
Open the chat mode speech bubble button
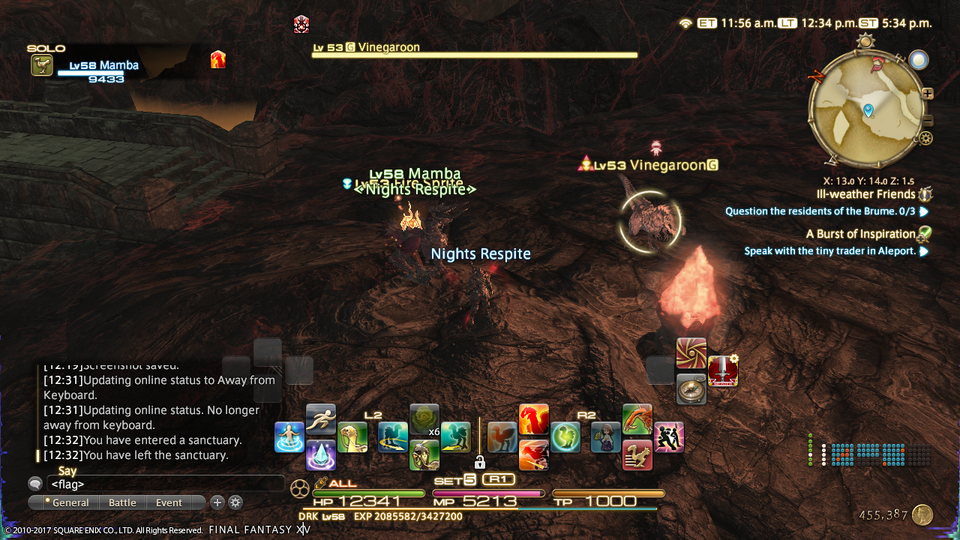35,484
